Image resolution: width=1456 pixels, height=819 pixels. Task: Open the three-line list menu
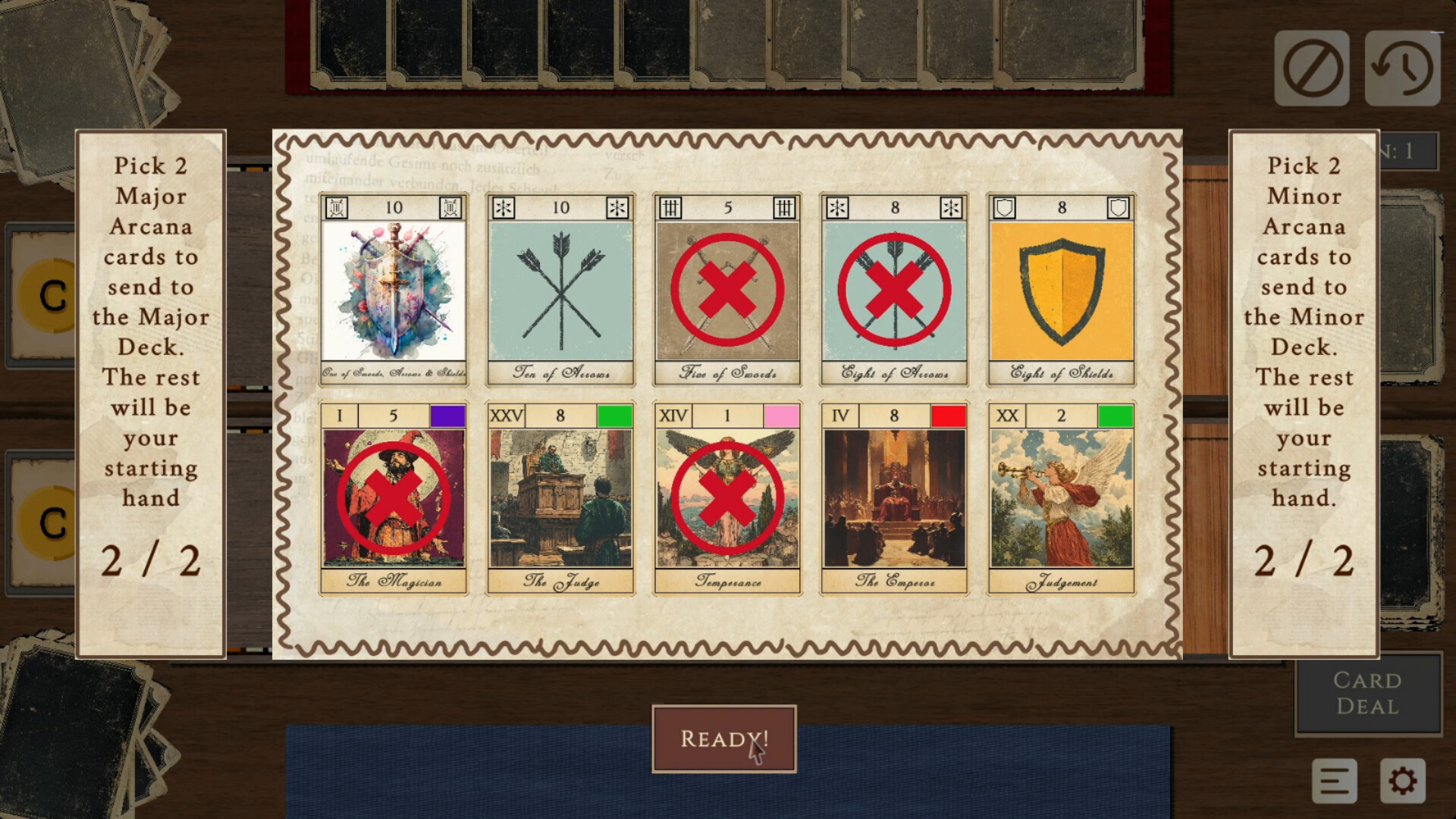click(1334, 780)
